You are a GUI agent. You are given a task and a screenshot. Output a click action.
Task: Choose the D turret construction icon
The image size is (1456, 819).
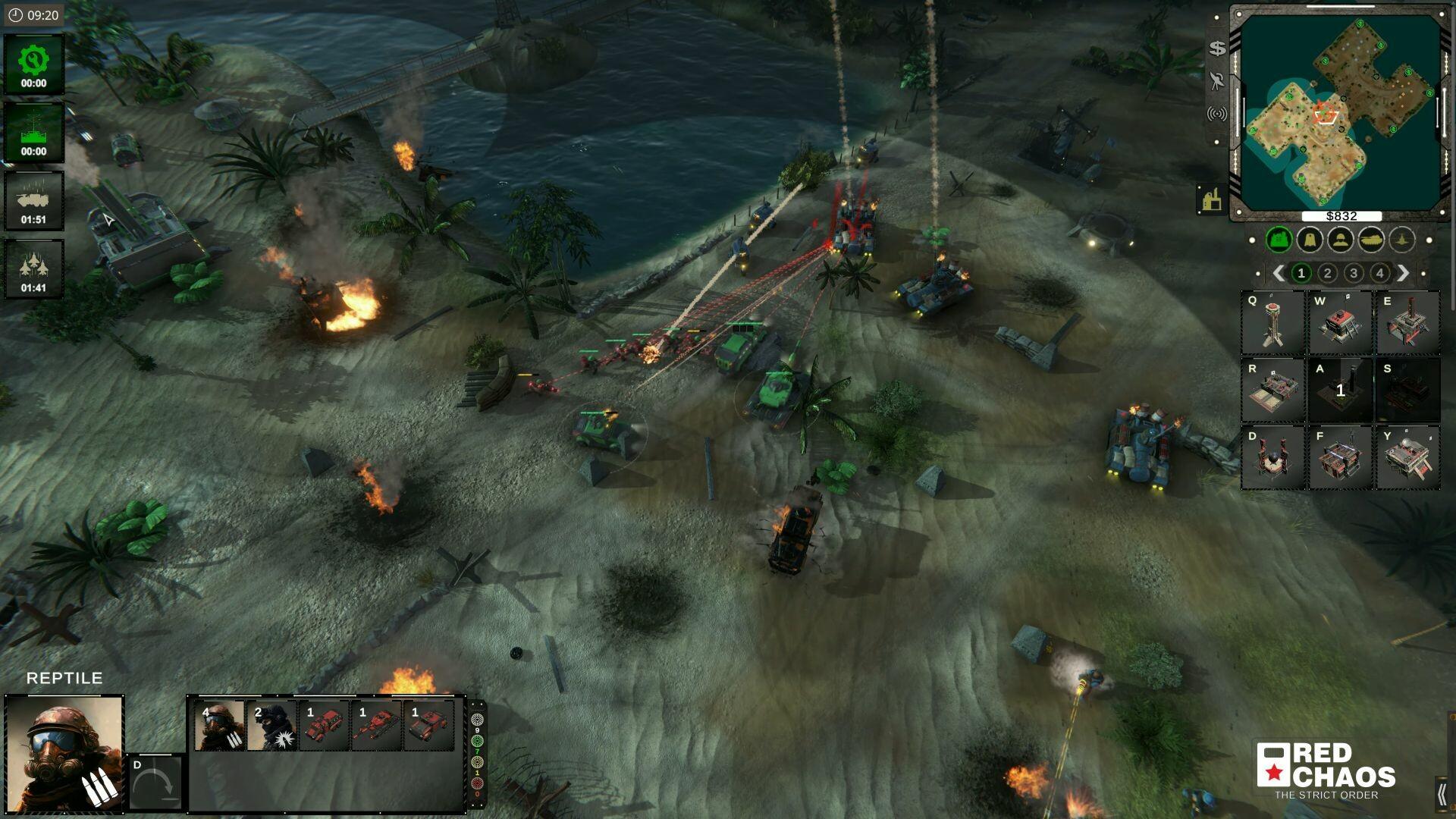1274,455
